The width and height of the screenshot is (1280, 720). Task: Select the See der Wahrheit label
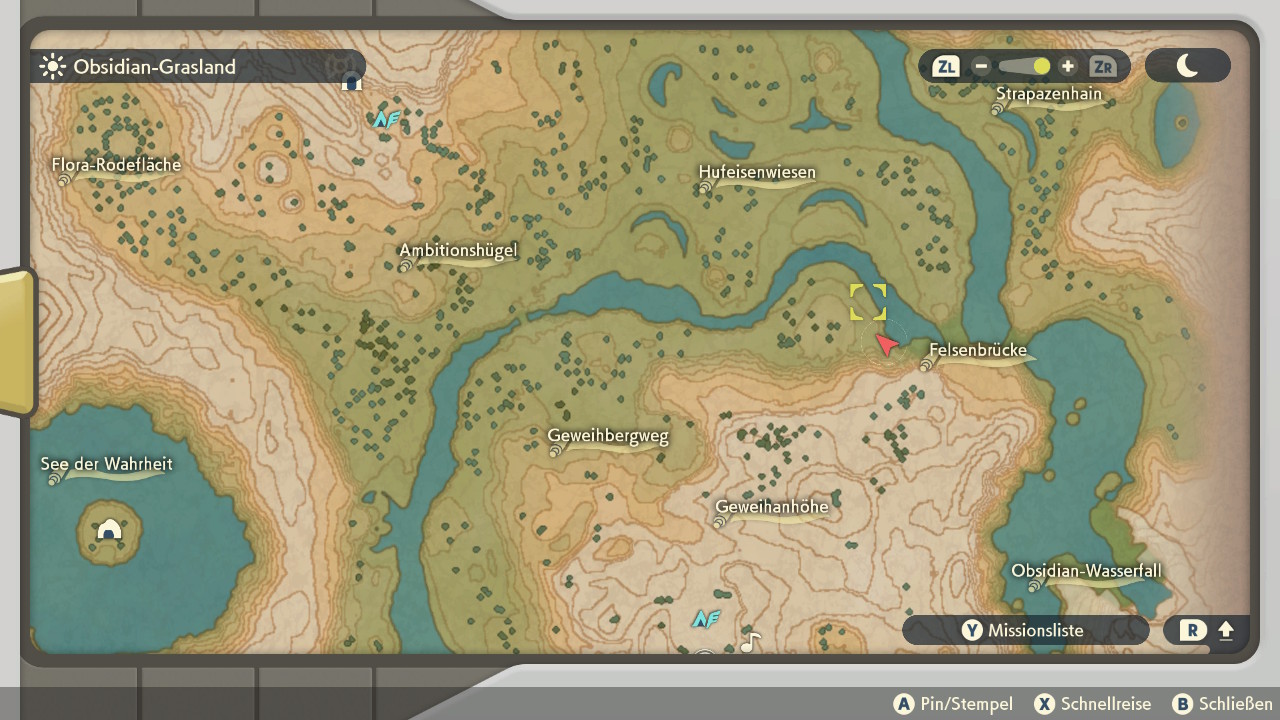point(107,465)
